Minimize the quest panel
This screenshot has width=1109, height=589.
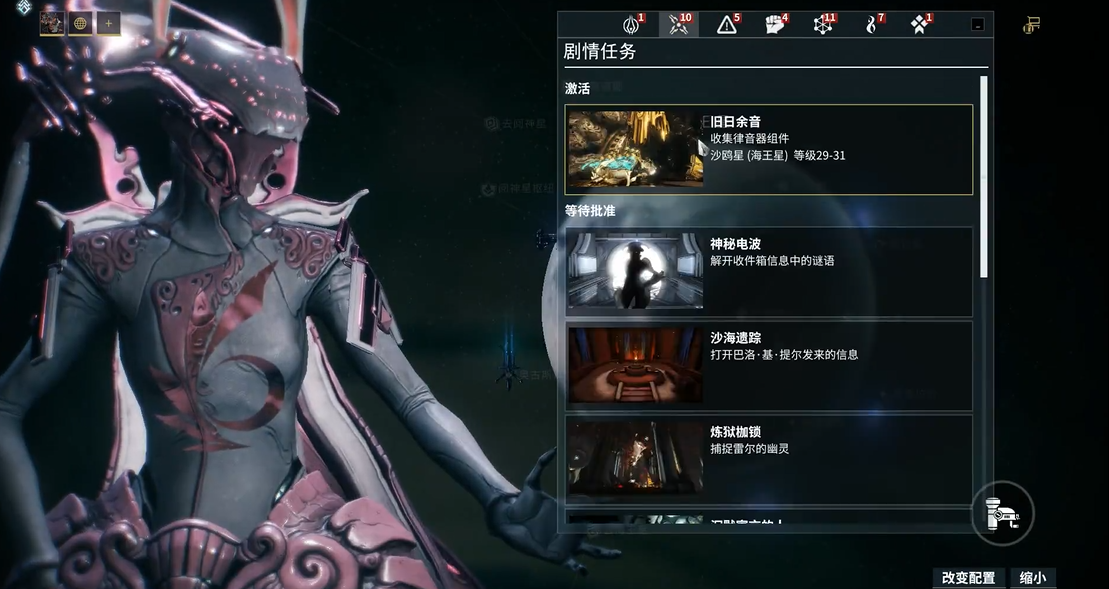coord(977,25)
